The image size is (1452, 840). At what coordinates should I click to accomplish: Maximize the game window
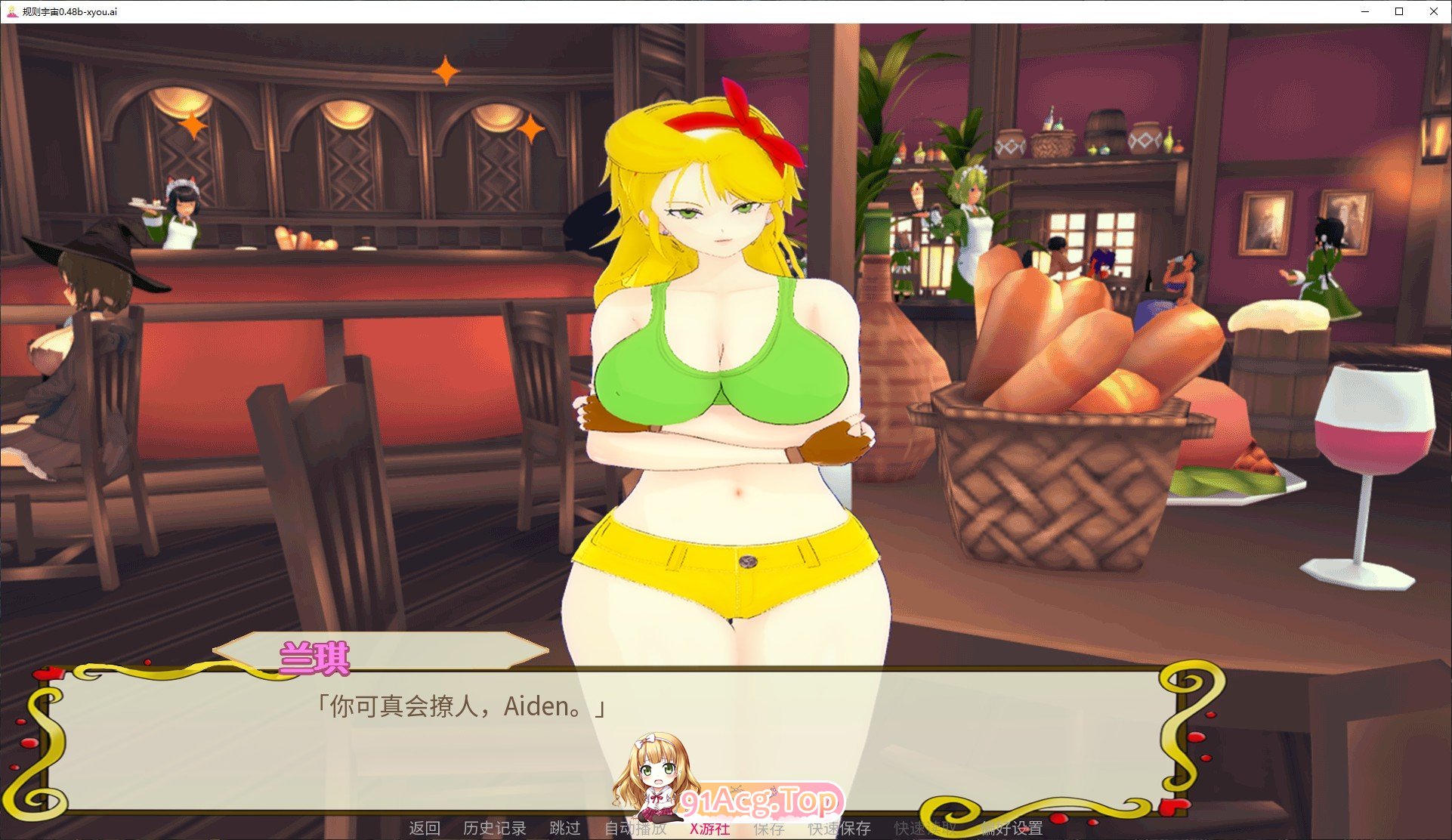tap(1399, 11)
